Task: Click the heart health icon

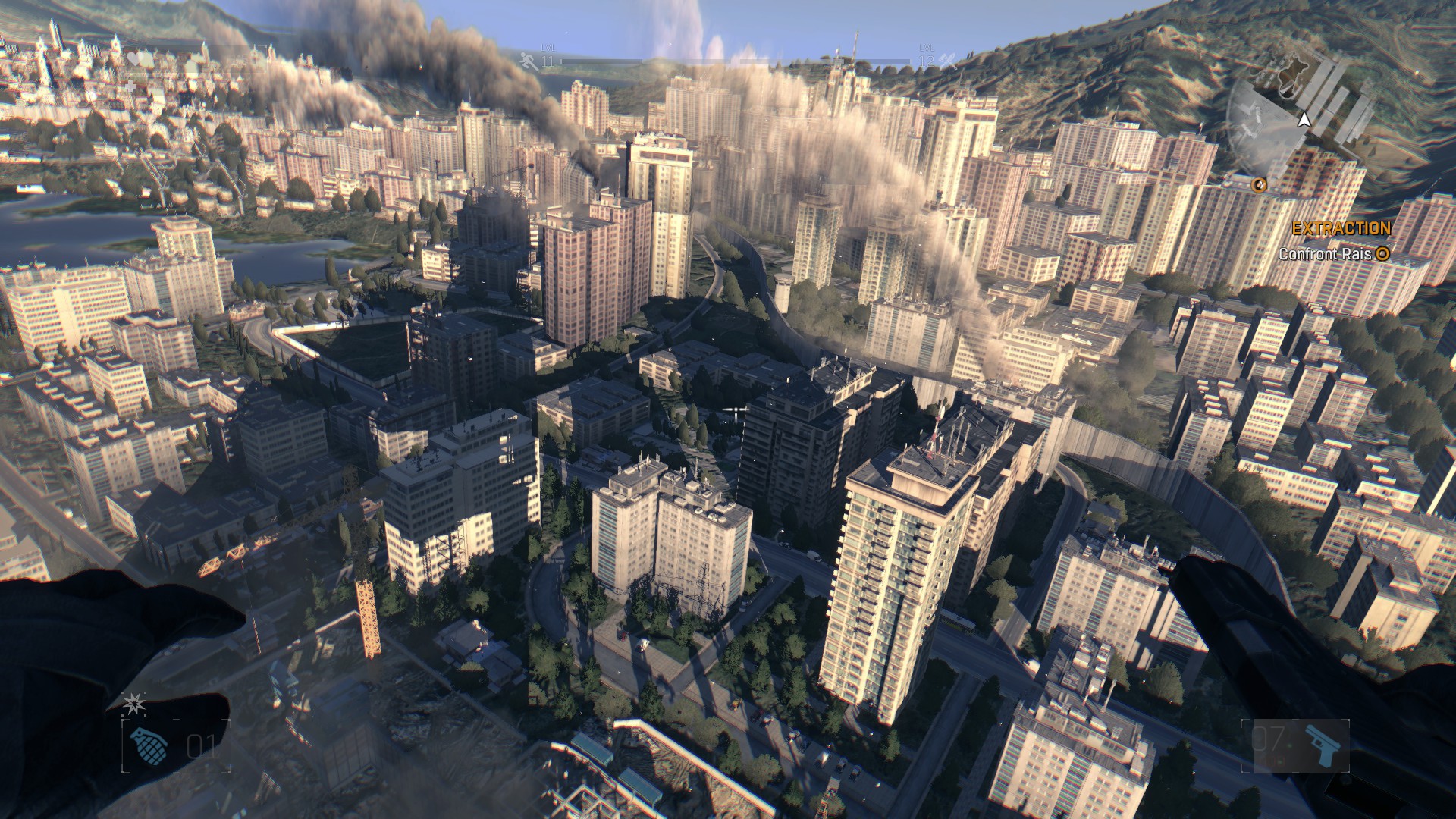Action: point(135,59)
